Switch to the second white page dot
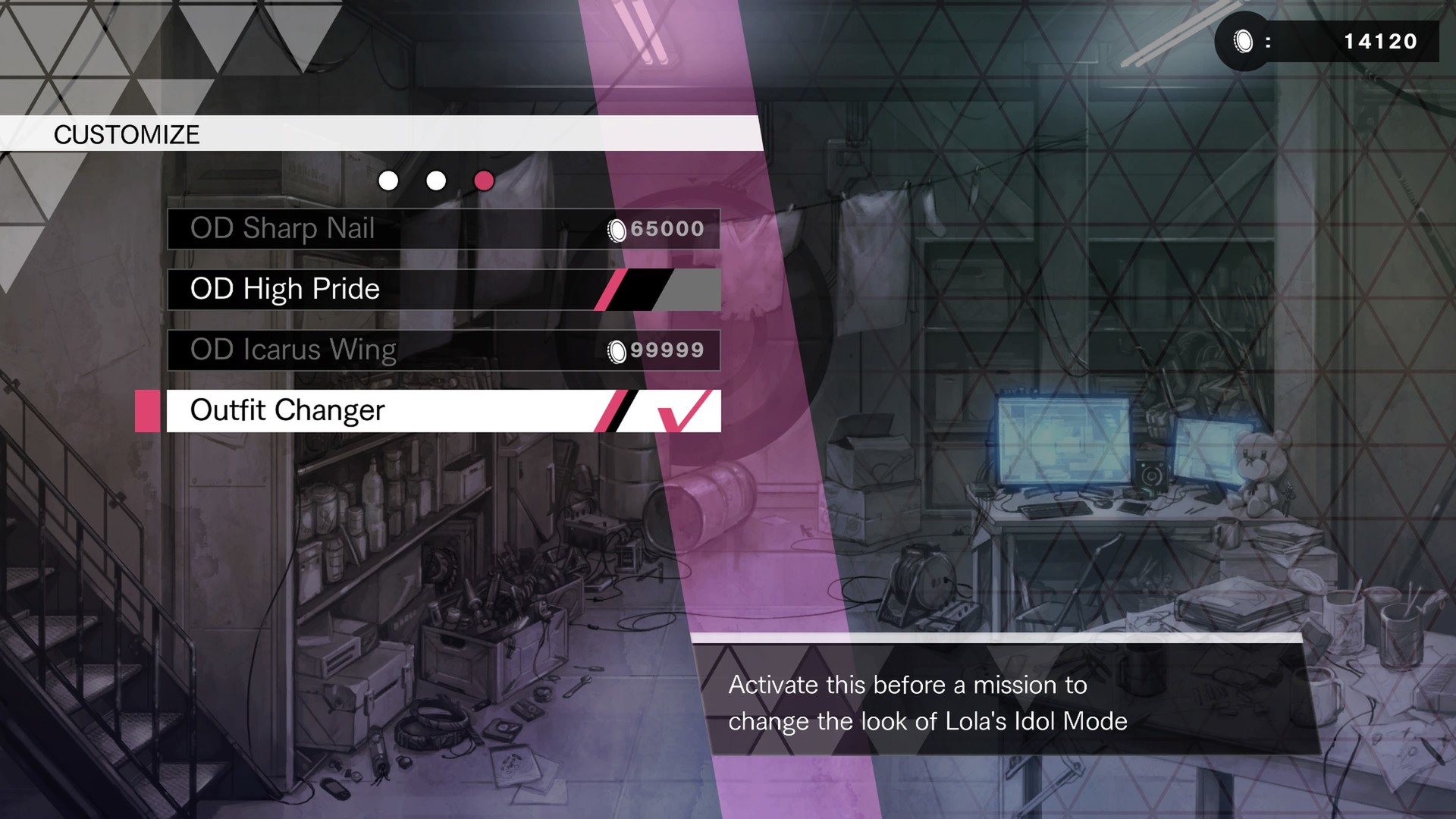This screenshot has height=819, width=1456. [x=437, y=181]
